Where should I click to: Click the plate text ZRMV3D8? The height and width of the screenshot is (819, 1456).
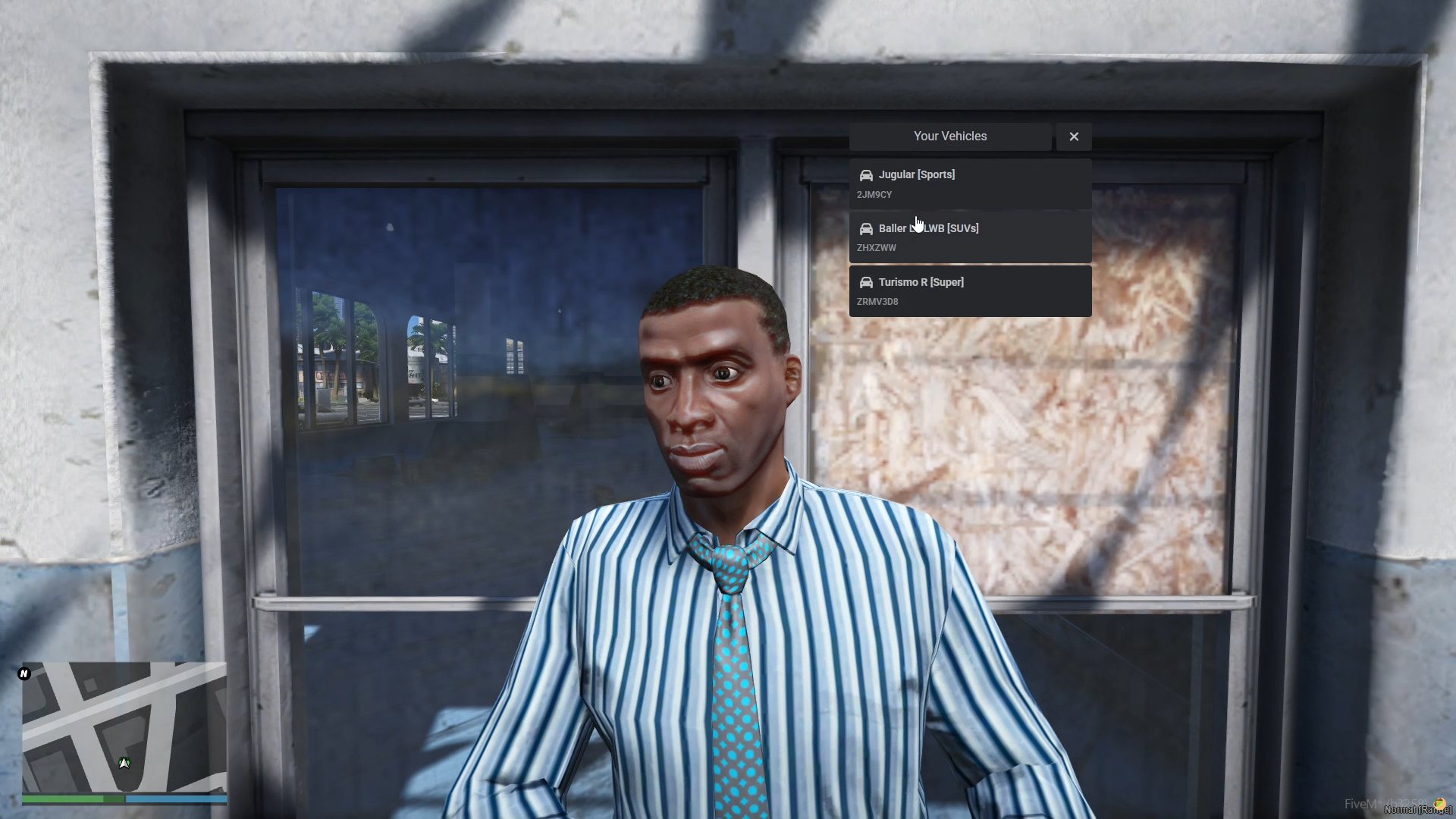[x=877, y=302]
